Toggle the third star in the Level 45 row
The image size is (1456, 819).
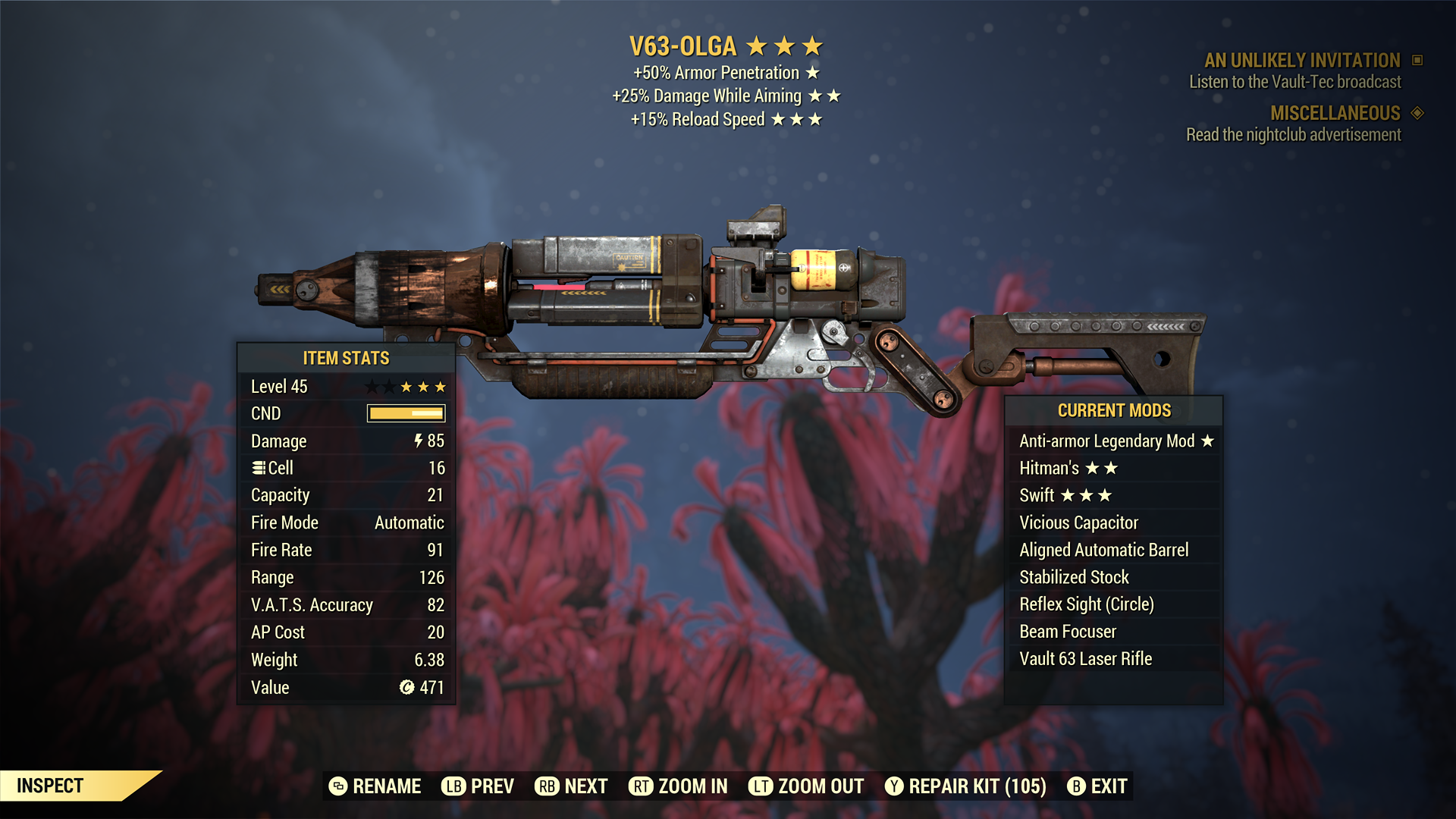click(x=406, y=387)
